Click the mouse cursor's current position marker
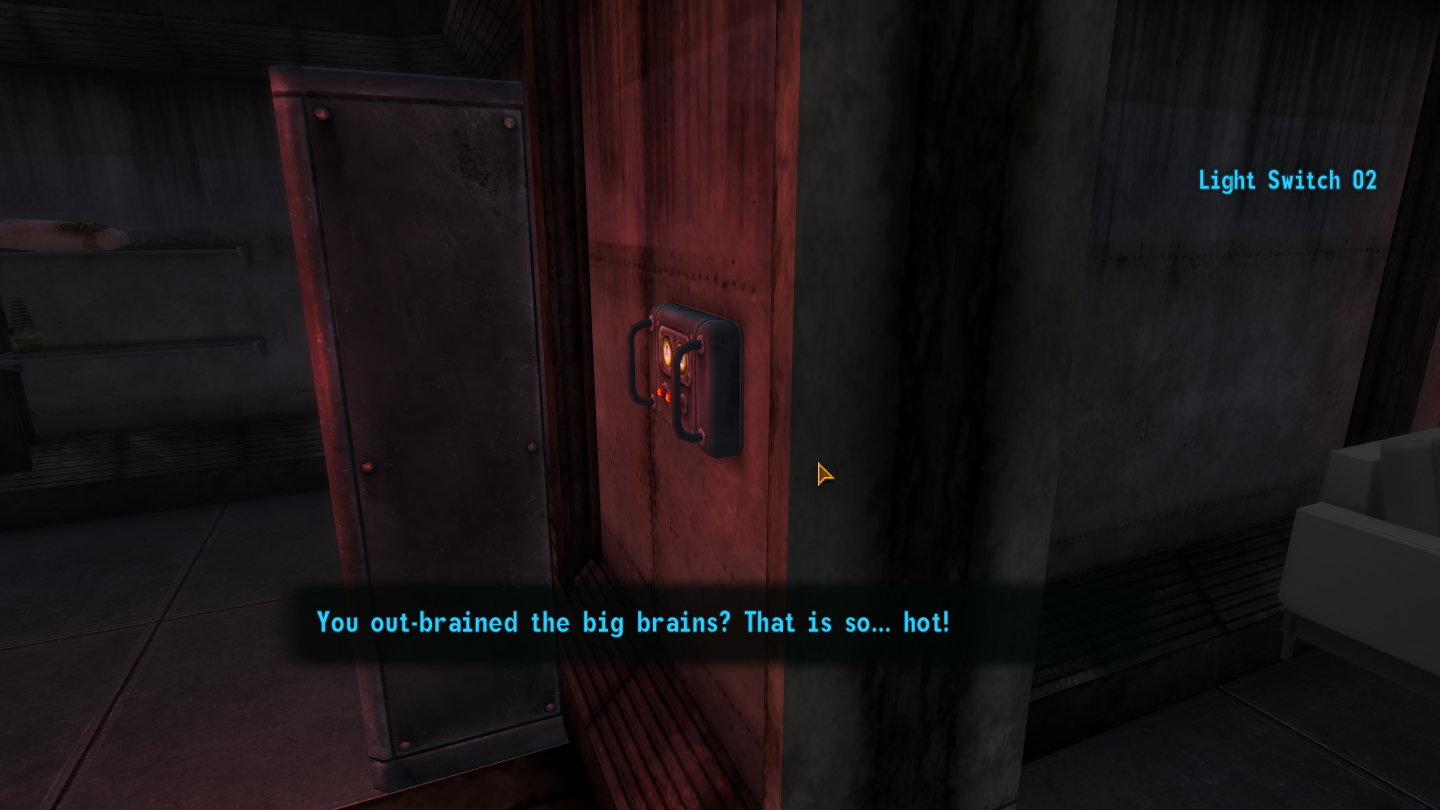Screen dimensions: 1440x810 [824, 474]
